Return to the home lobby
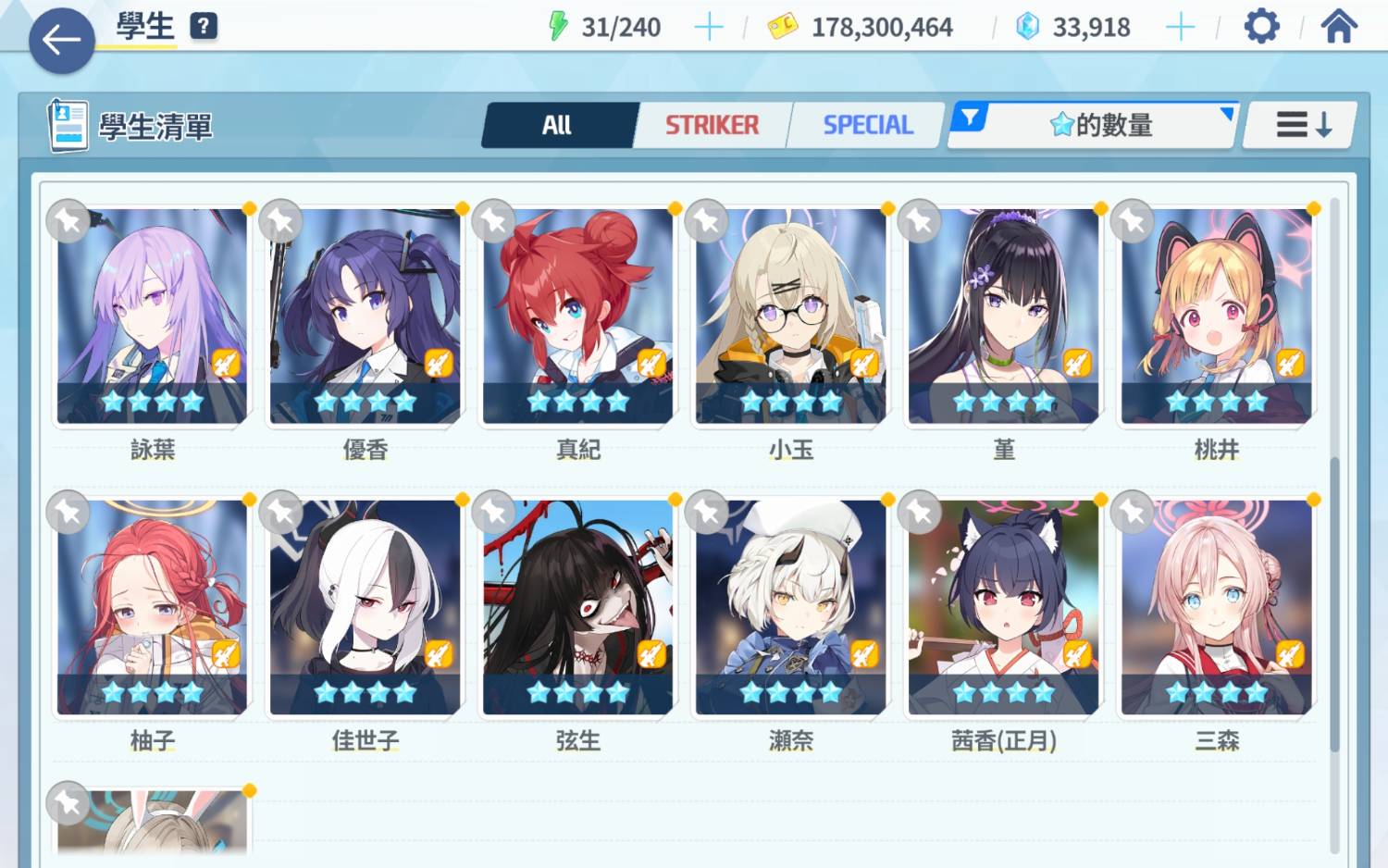The height and width of the screenshot is (868, 1388). 1338,27
